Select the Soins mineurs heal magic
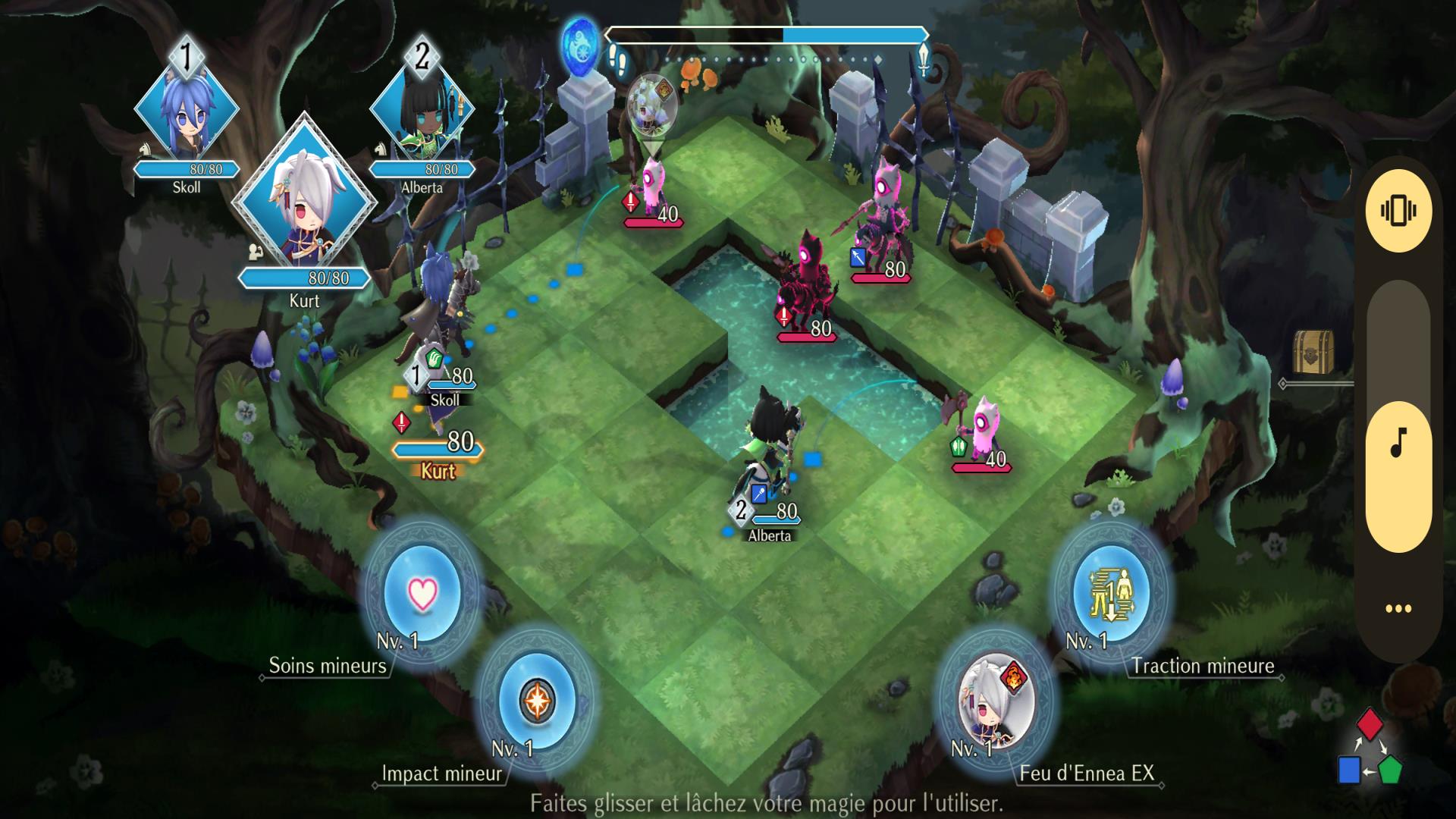The width and height of the screenshot is (1456, 819). coord(422,592)
